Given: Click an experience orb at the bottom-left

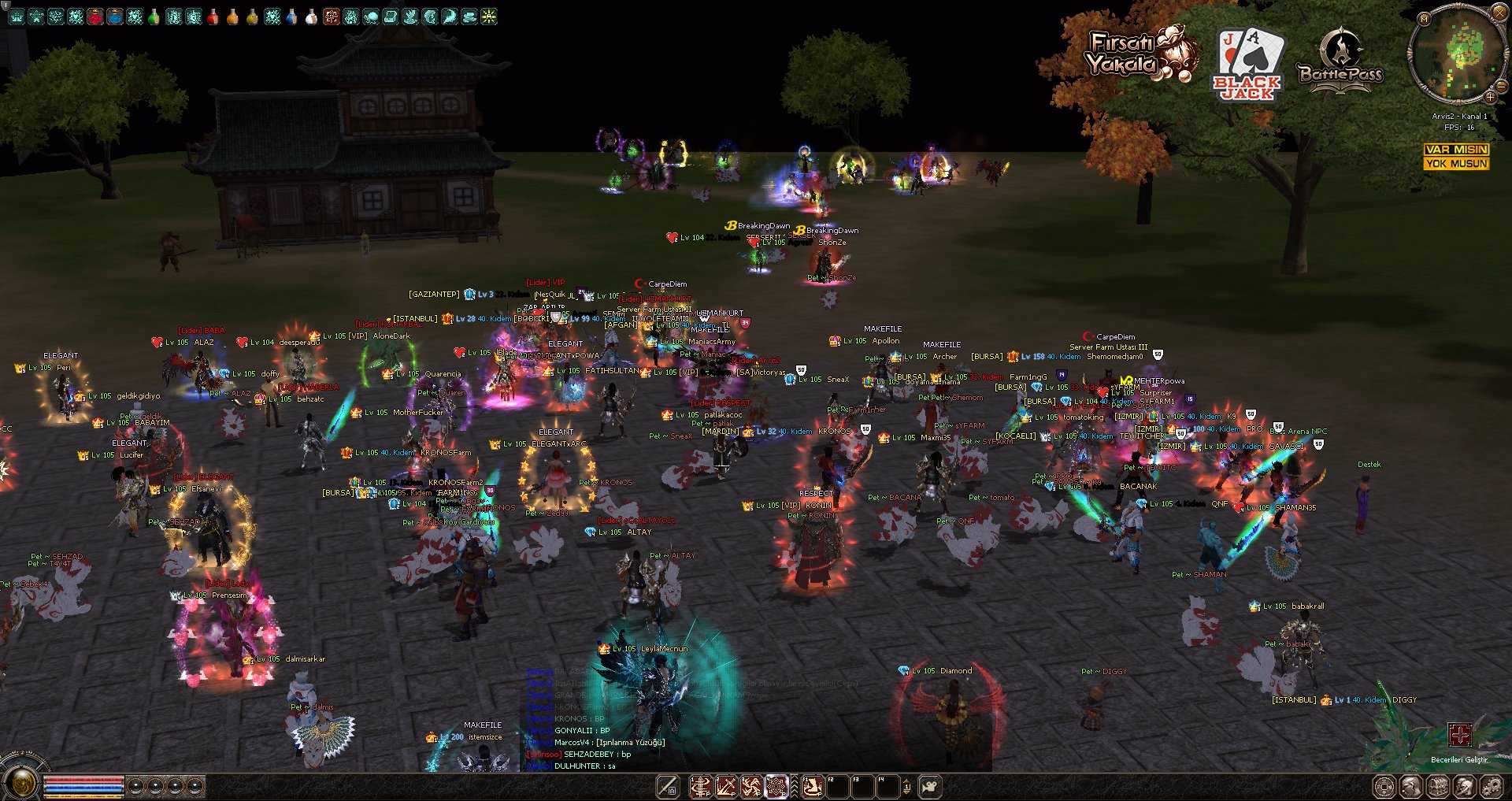Looking at the screenshot, I should pos(135,785).
